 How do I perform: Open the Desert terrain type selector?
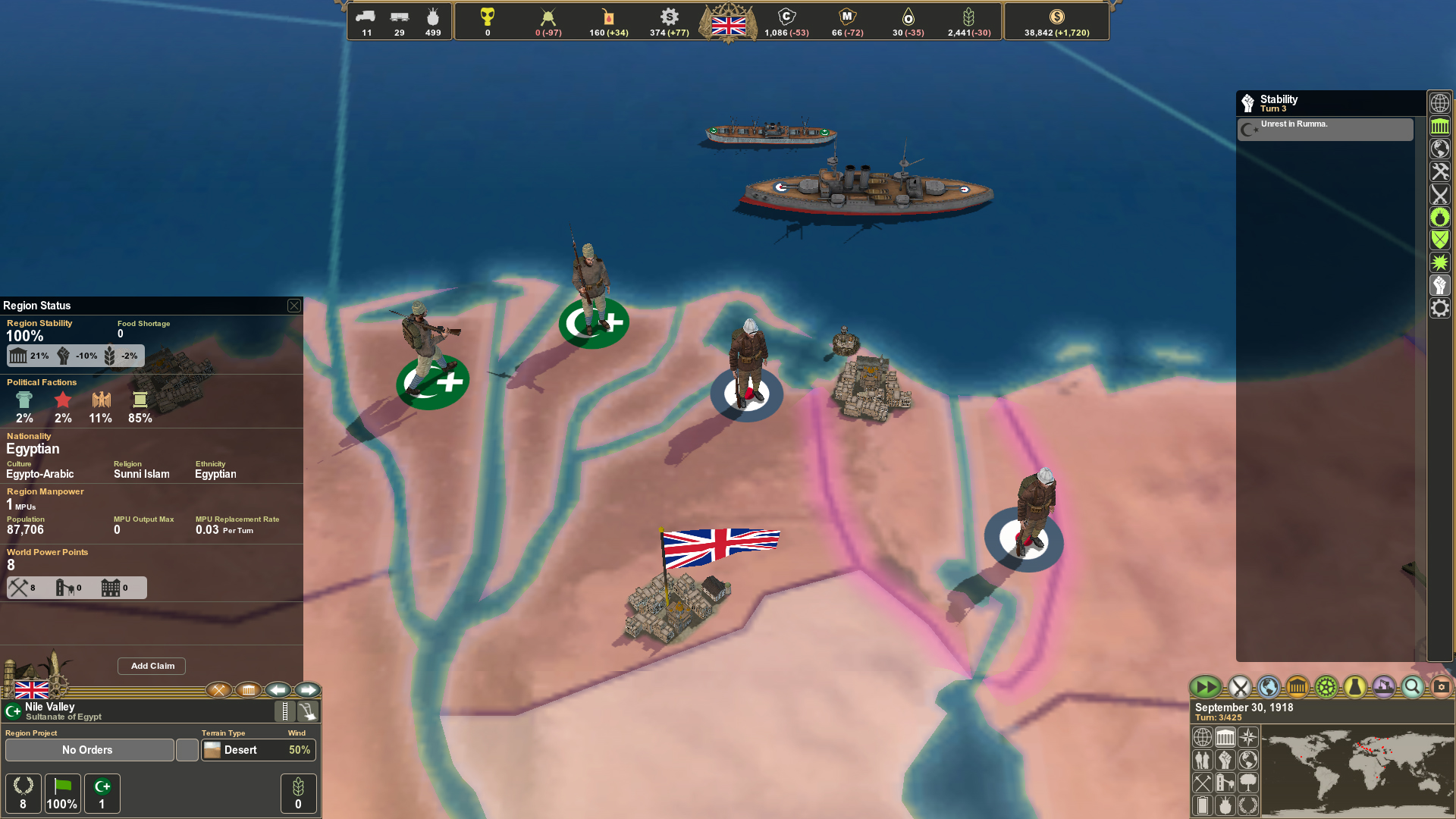pyautogui.click(x=243, y=750)
